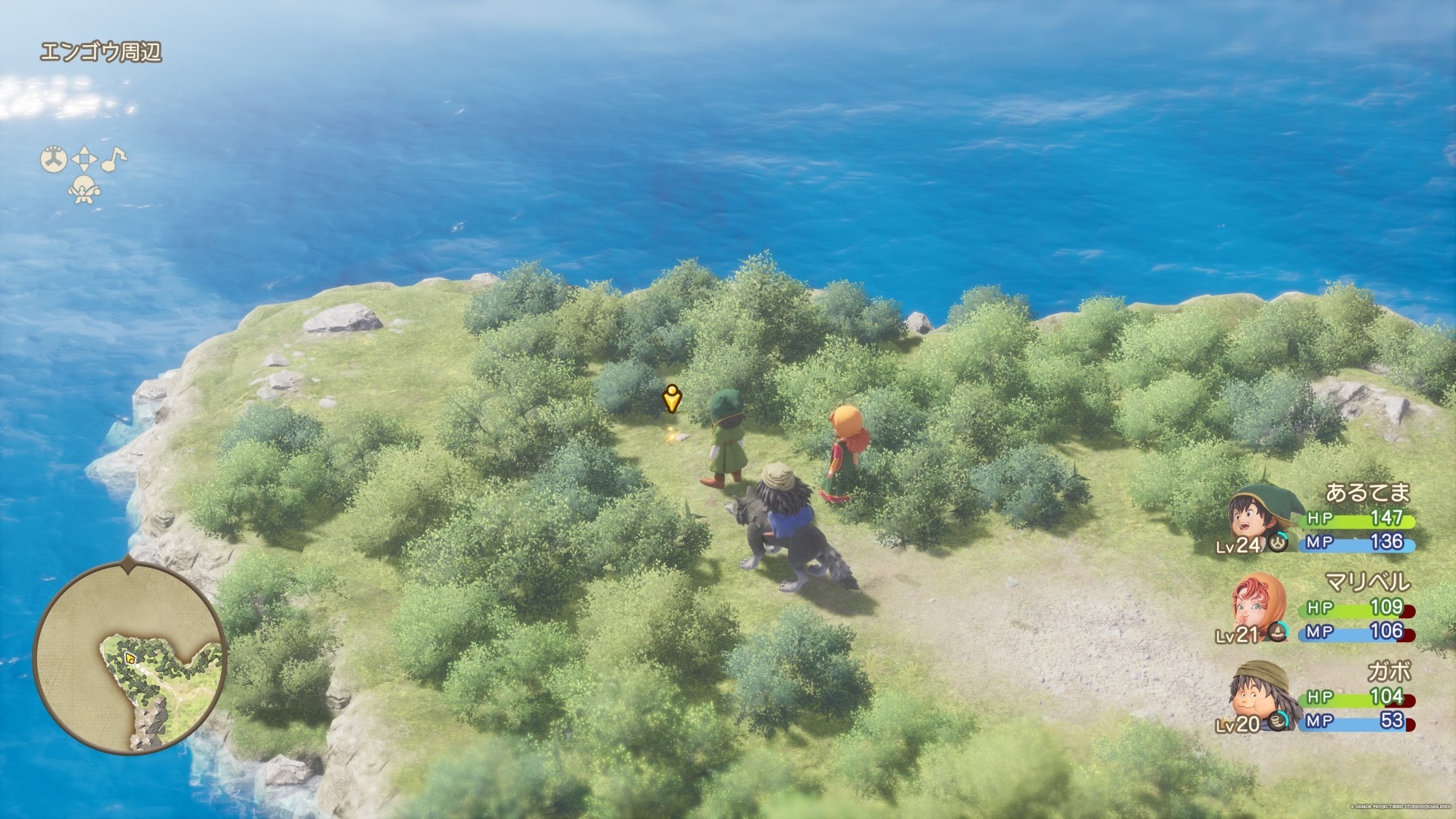Click the yellow interaction marker above the sparkle
This screenshot has height=819, width=1456.
(x=671, y=399)
